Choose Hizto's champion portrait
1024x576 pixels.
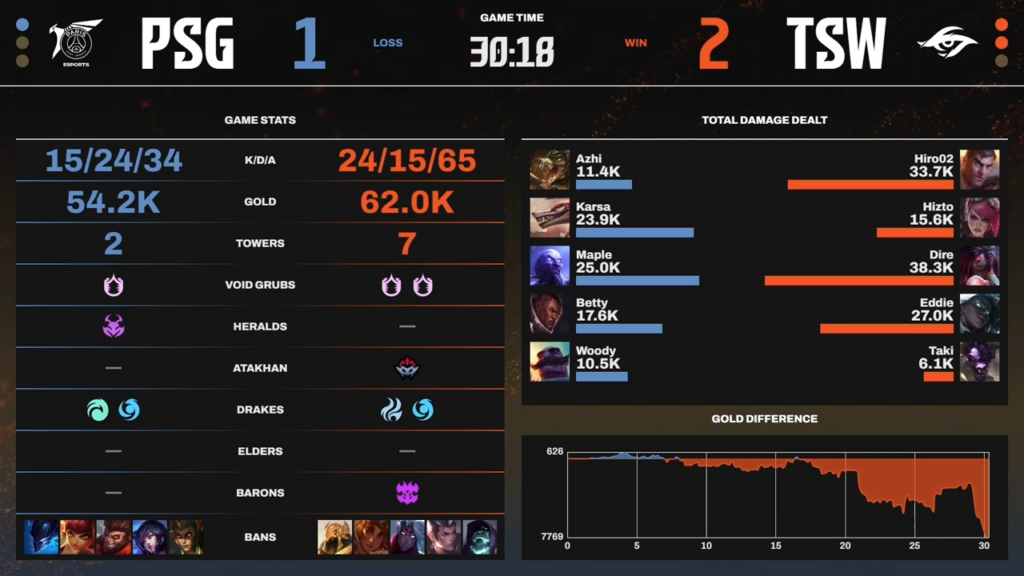coord(979,217)
